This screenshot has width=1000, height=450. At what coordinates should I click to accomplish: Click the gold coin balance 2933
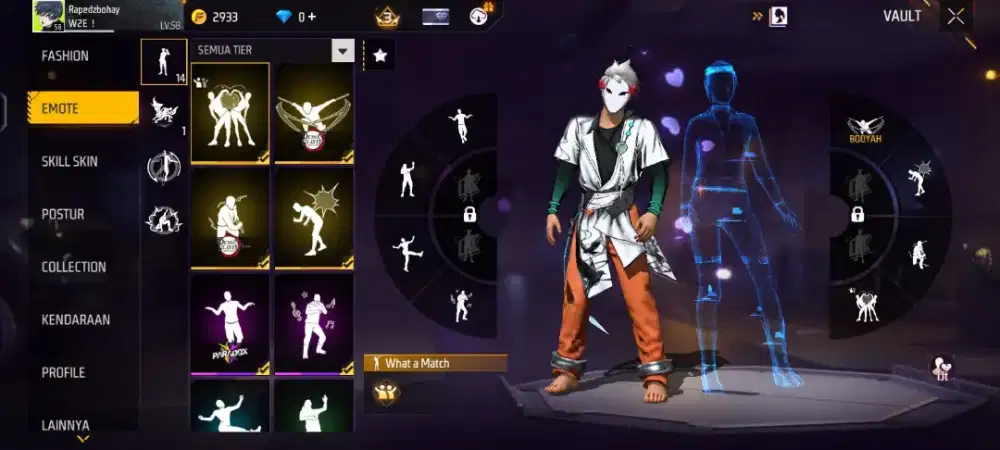coord(215,17)
